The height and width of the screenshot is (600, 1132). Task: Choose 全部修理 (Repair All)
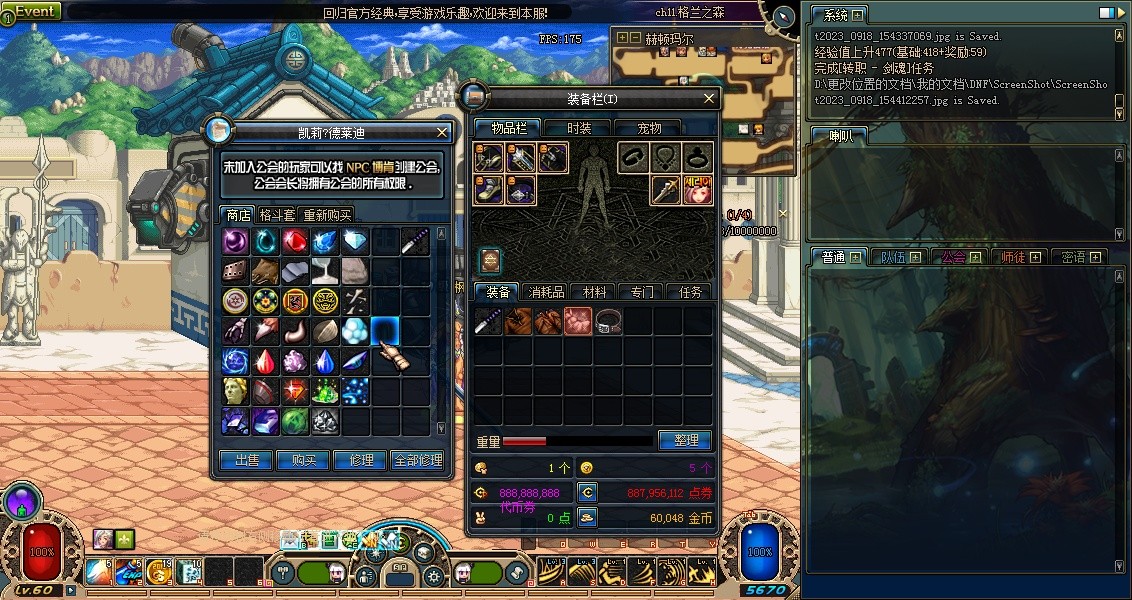click(417, 460)
